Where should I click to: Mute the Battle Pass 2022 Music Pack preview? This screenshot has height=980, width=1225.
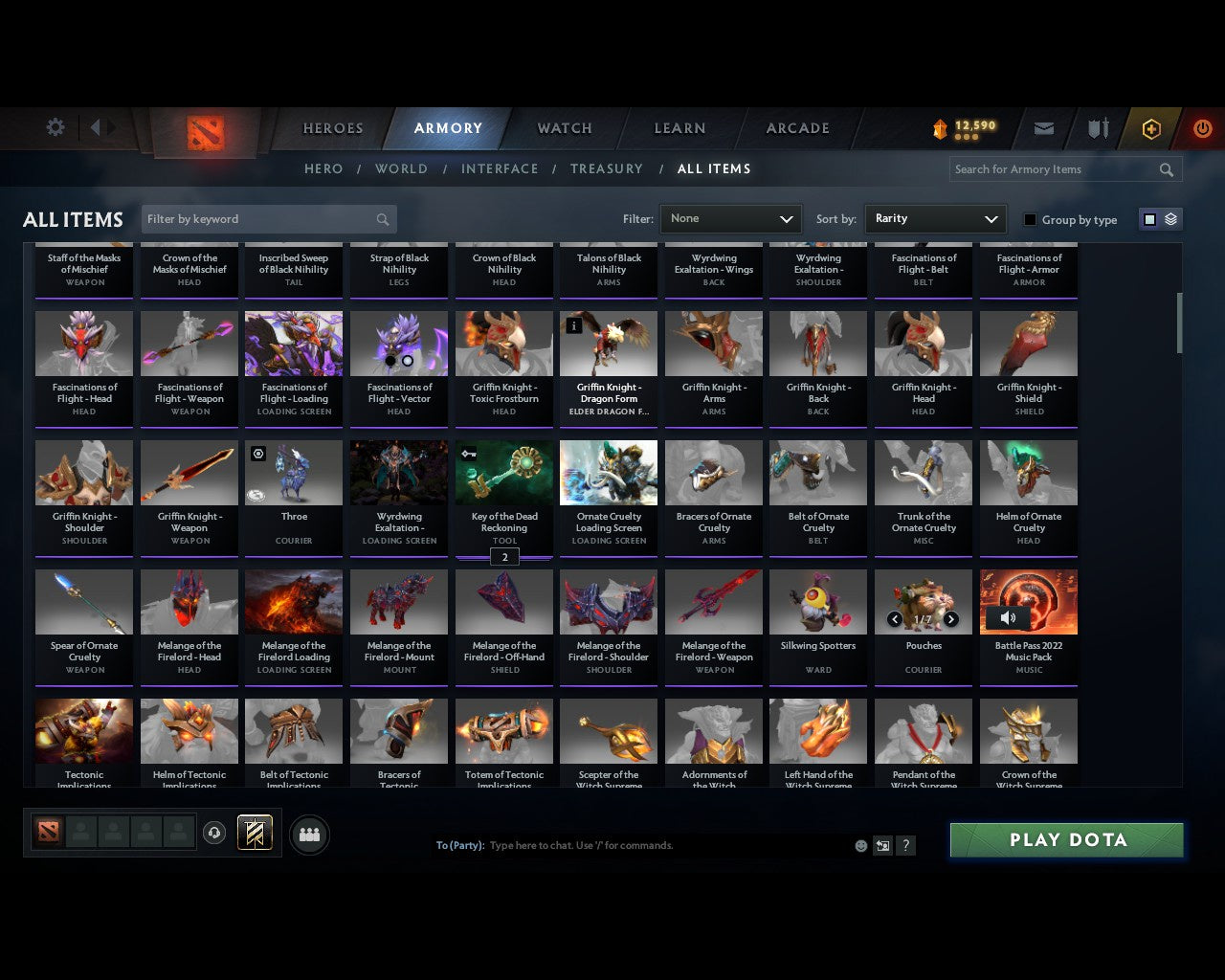click(x=1008, y=618)
